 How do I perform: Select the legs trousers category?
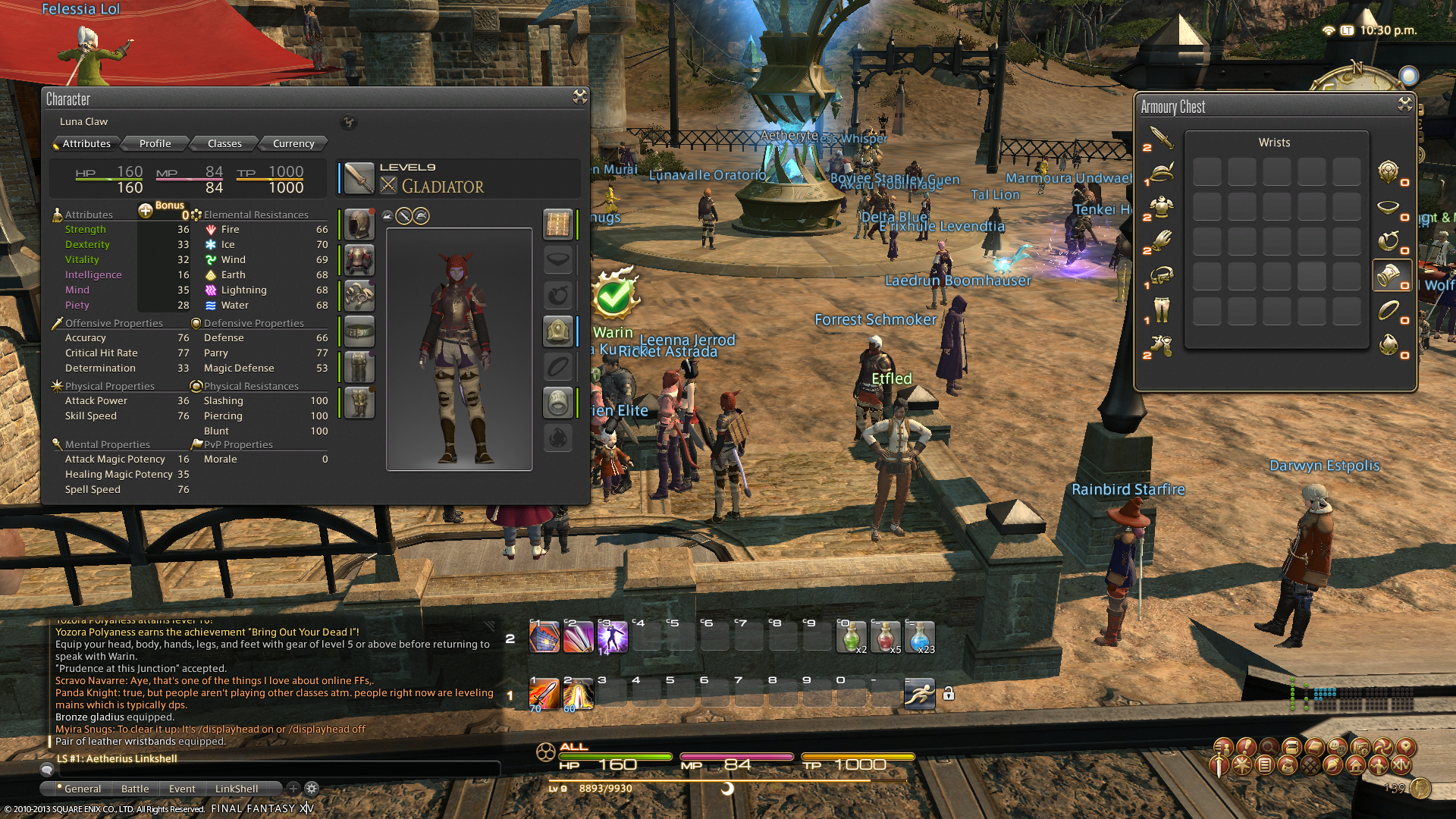click(1160, 309)
